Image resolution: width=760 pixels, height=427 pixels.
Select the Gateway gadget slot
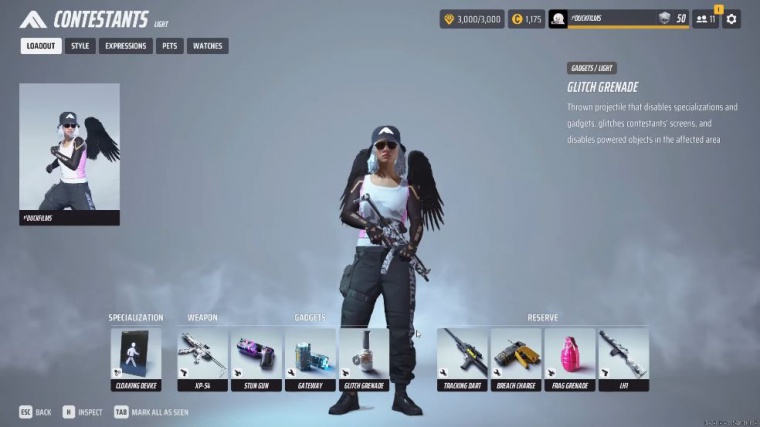coord(310,359)
